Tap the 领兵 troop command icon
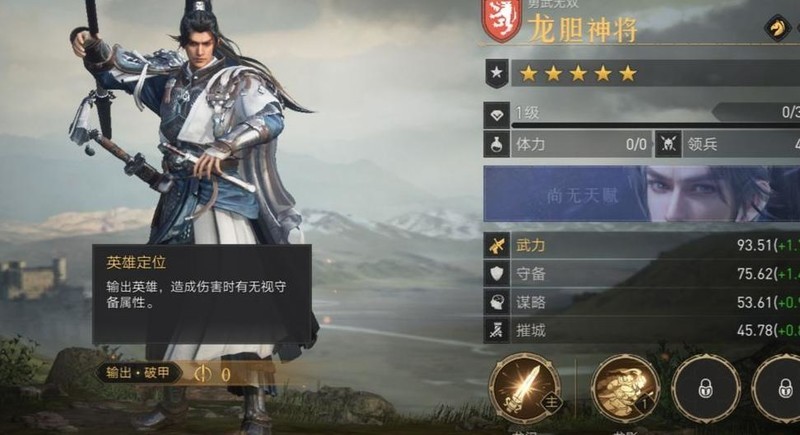This screenshot has height=435, width=800. click(x=667, y=144)
